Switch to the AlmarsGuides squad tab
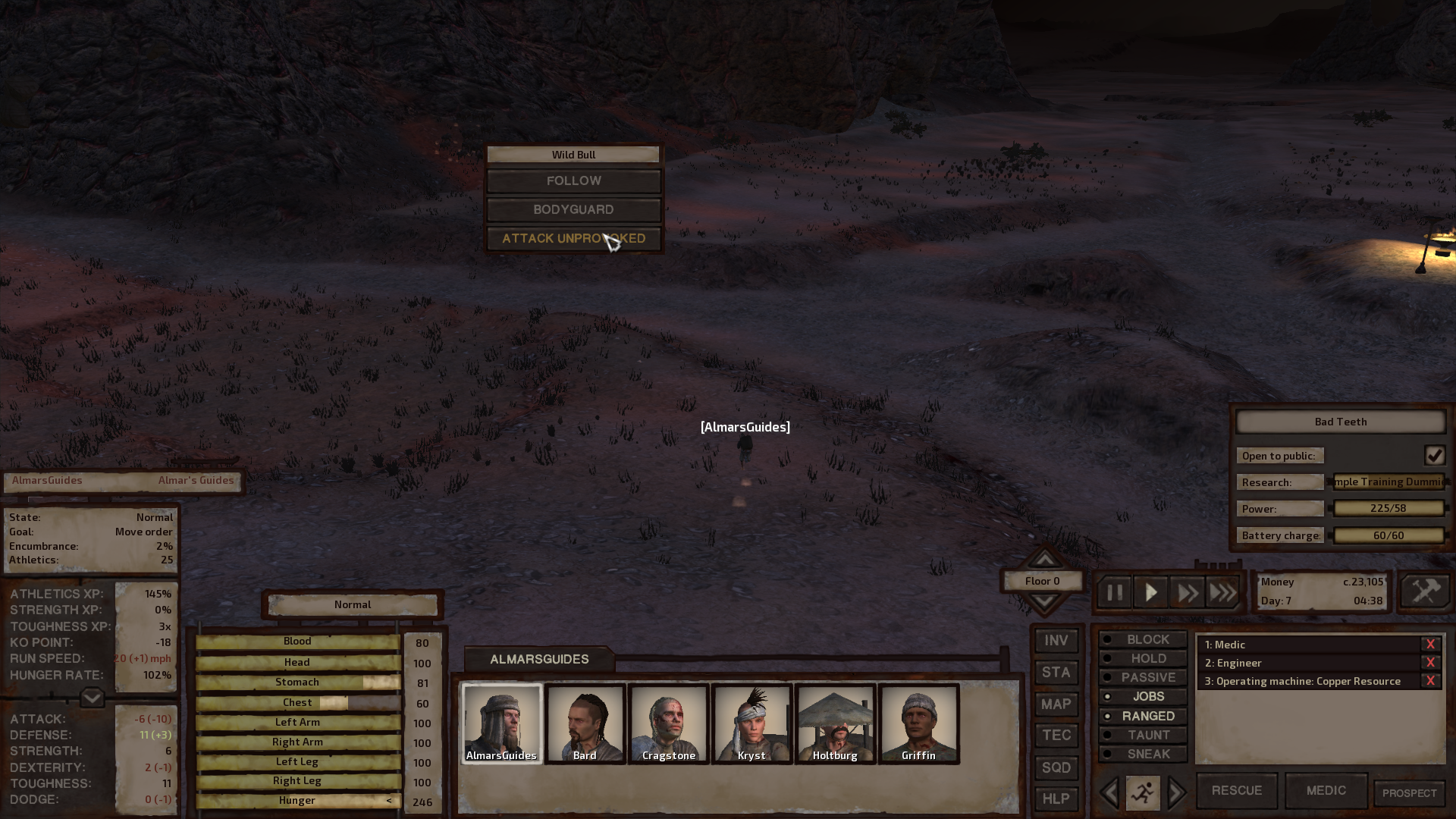This screenshot has width=1456, height=819. coord(539,660)
